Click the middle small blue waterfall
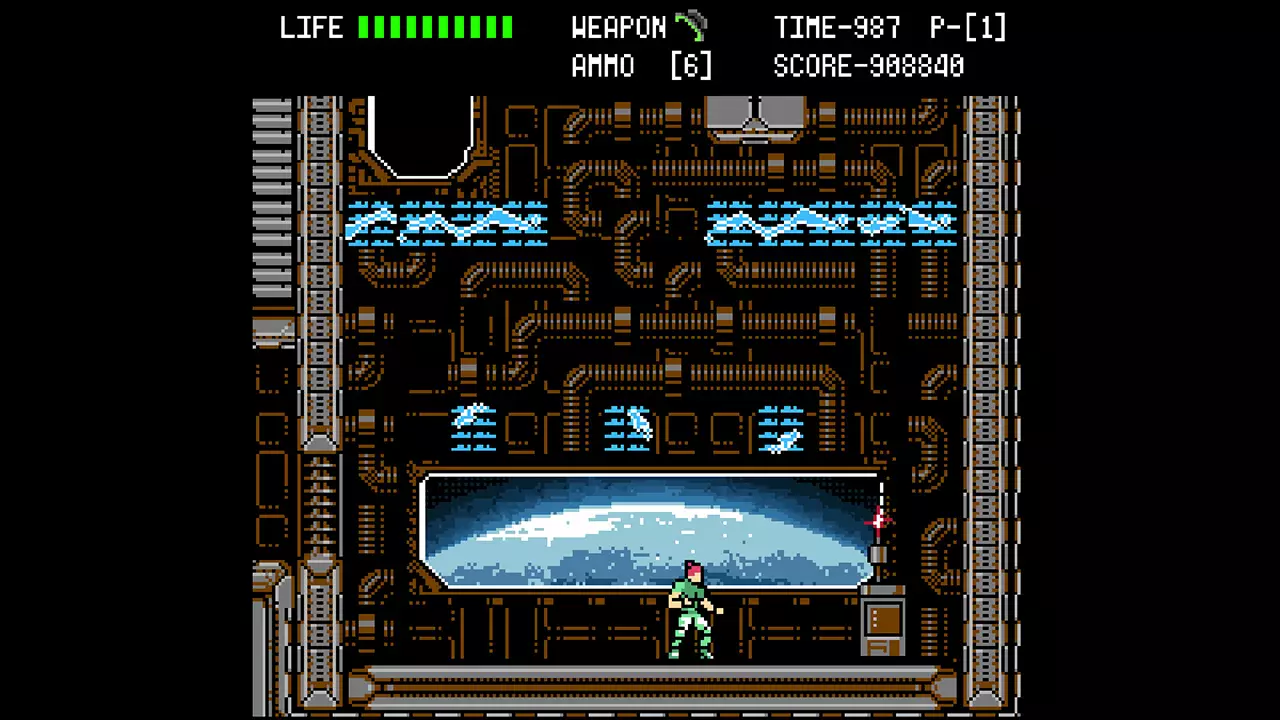Image resolution: width=1280 pixels, height=720 pixels. pyautogui.click(x=628, y=428)
